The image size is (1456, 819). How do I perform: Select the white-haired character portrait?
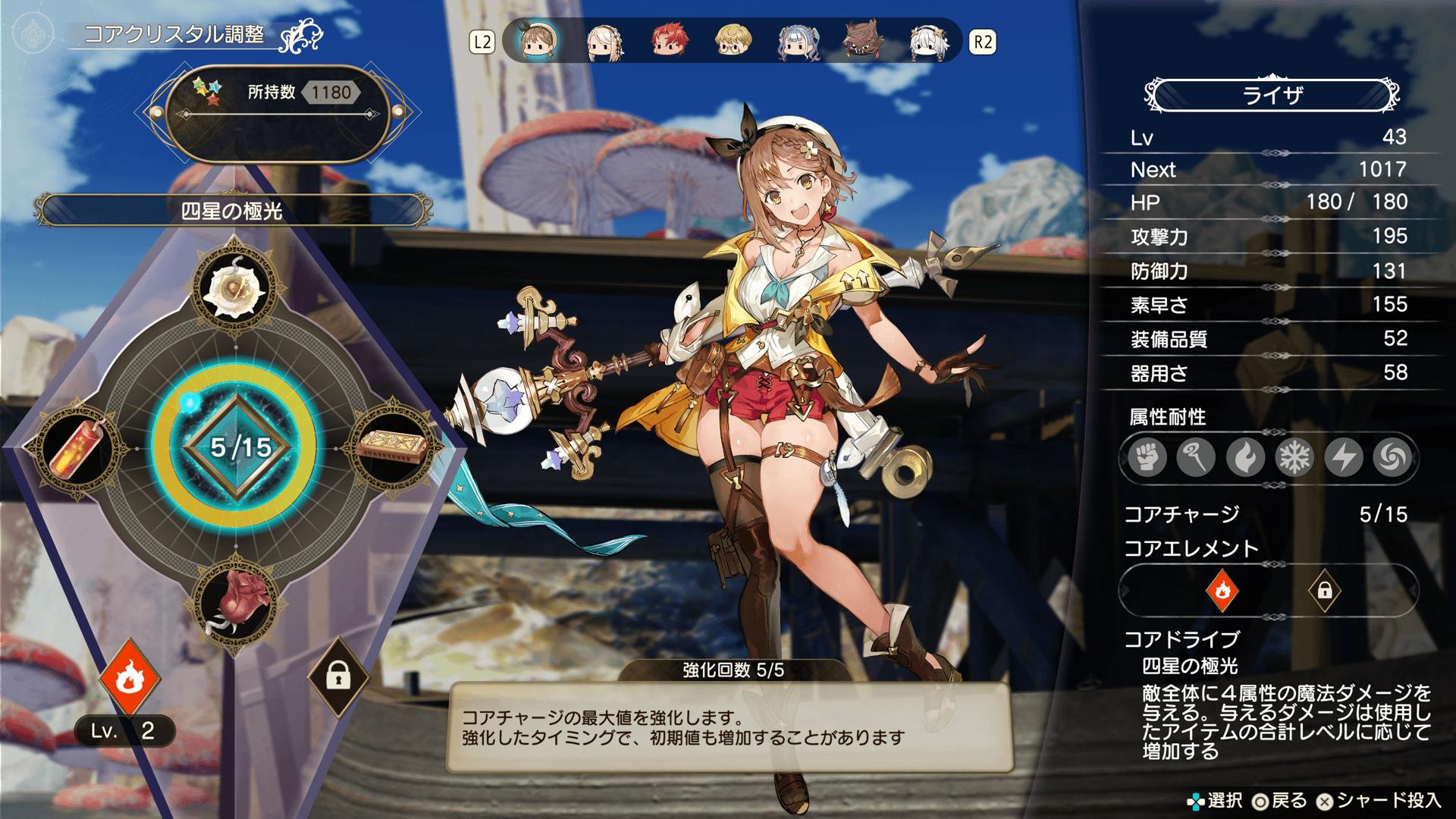(x=928, y=42)
